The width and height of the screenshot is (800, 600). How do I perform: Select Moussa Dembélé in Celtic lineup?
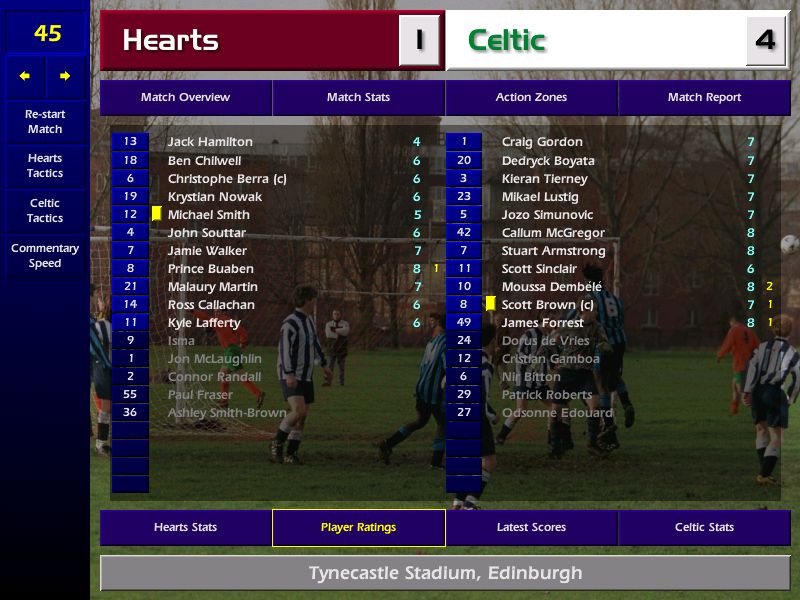point(552,287)
